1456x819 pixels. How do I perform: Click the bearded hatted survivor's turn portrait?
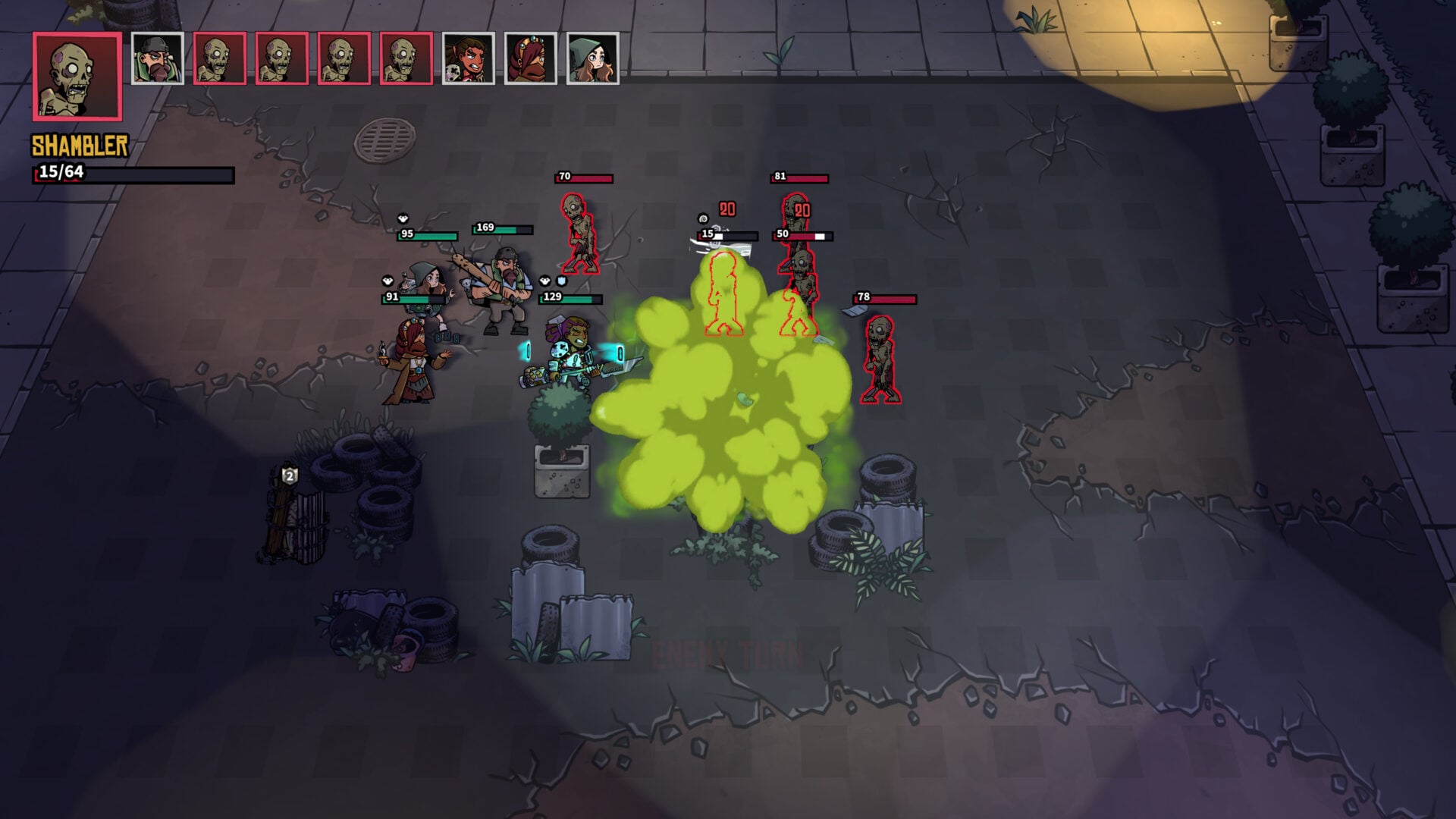[x=158, y=58]
